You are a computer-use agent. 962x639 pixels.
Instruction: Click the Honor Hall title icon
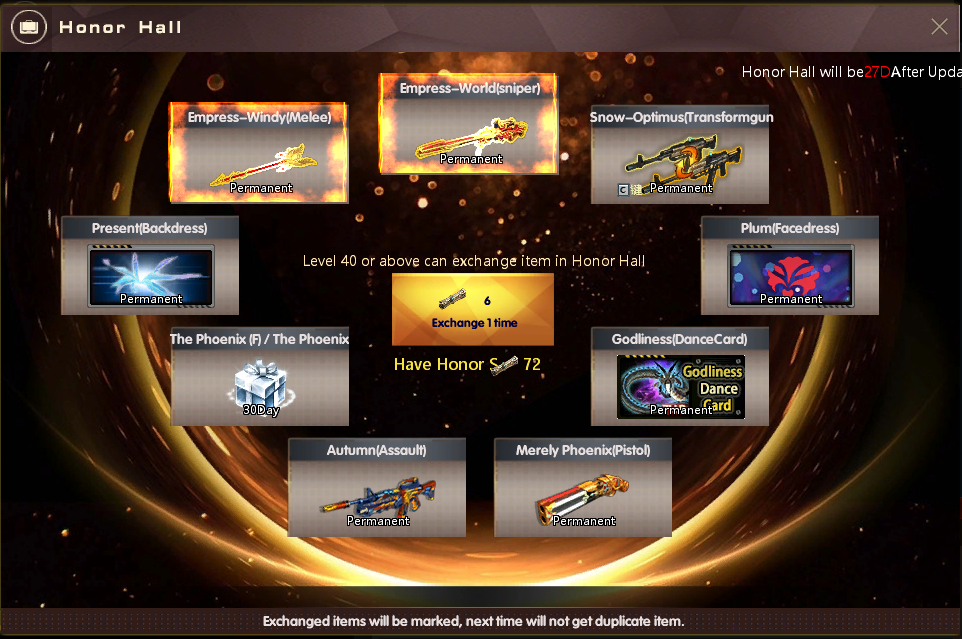[28, 27]
